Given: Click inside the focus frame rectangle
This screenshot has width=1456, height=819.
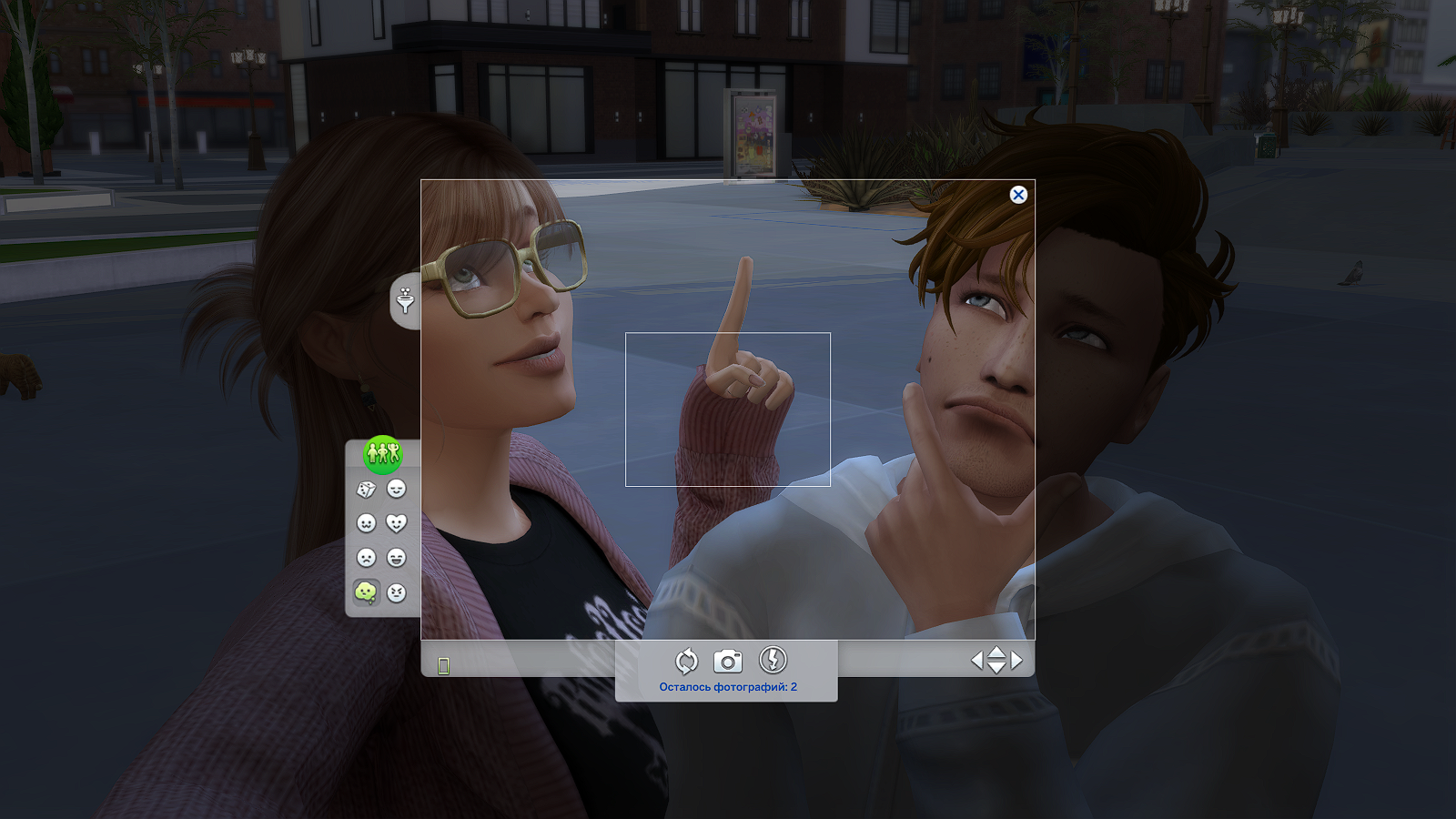Looking at the screenshot, I should (728, 409).
